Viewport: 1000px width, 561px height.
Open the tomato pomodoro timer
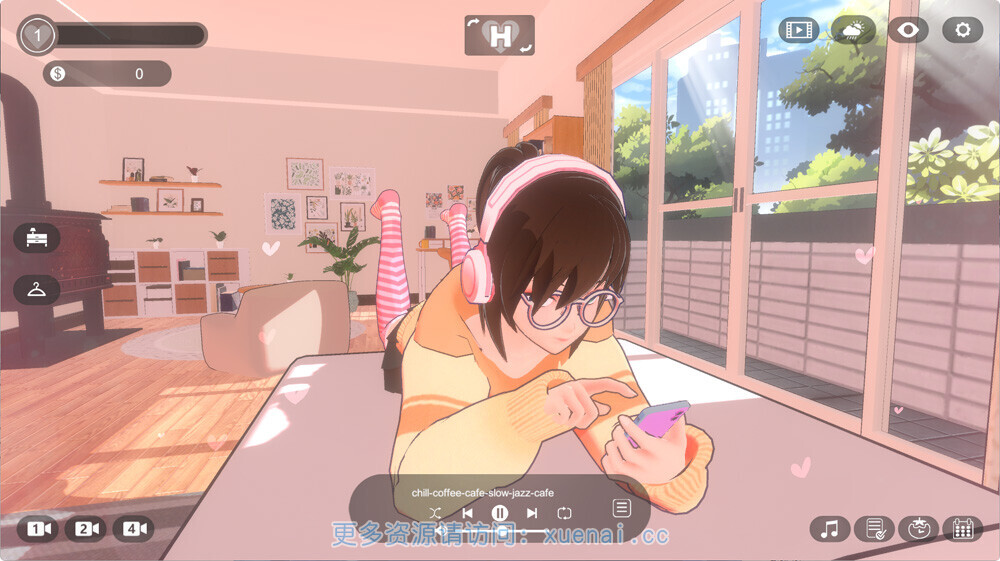[x=918, y=529]
